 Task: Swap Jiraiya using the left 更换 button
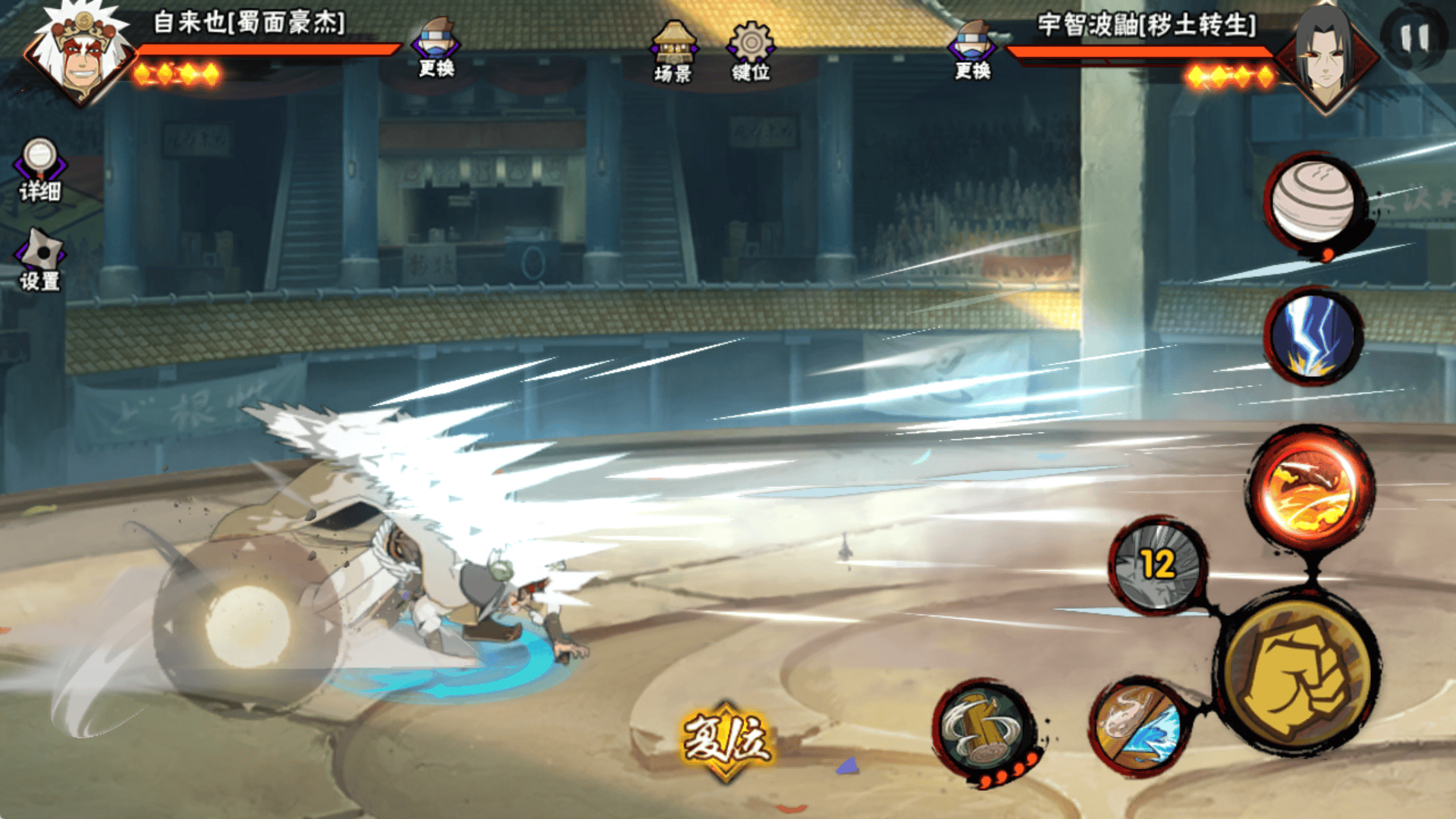[x=436, y=47]
